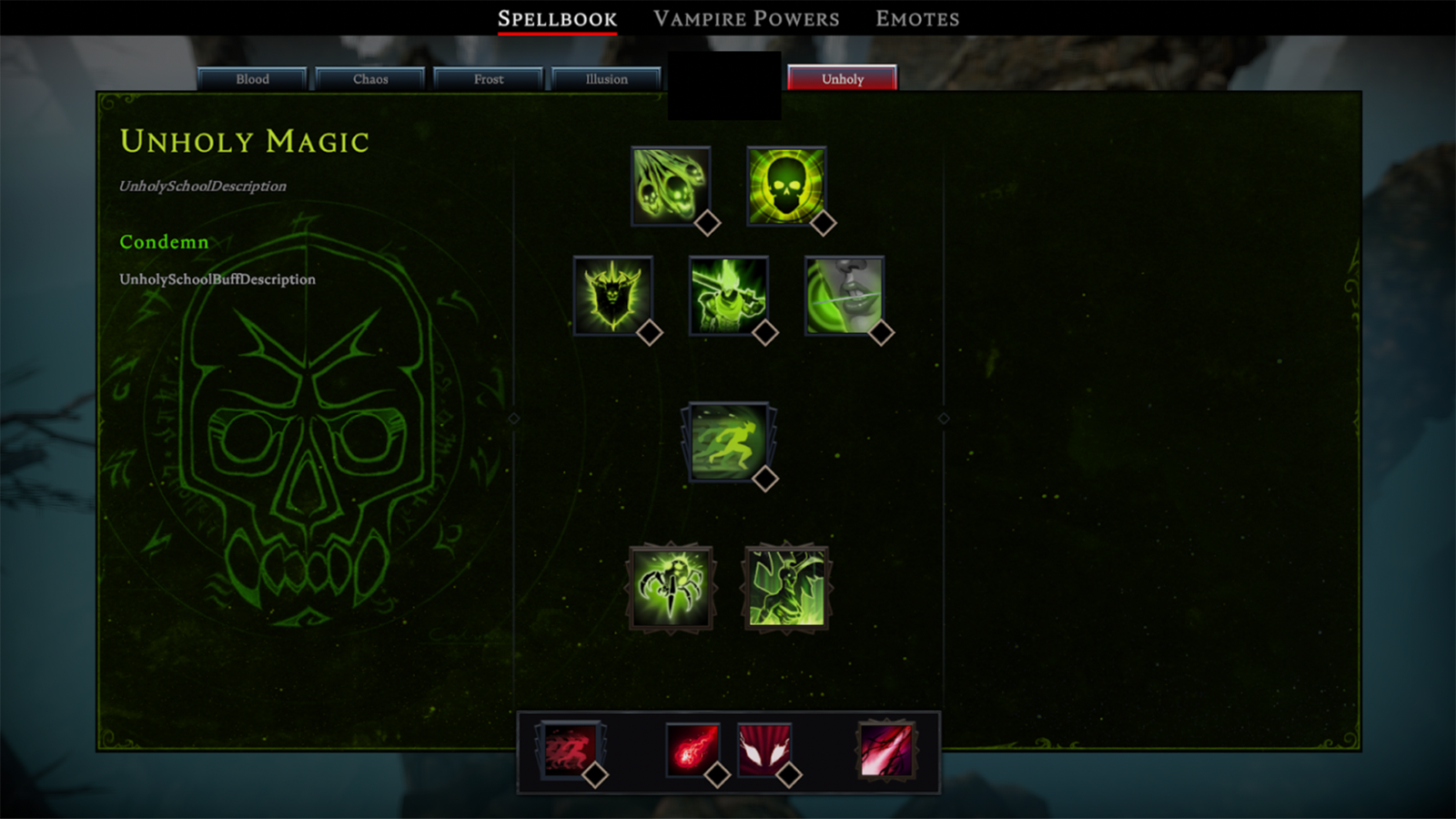The width and height of the screenshot is (1456, 819).
Task: Select the horned demon shield spell
Action: click(x=612, y=296)
